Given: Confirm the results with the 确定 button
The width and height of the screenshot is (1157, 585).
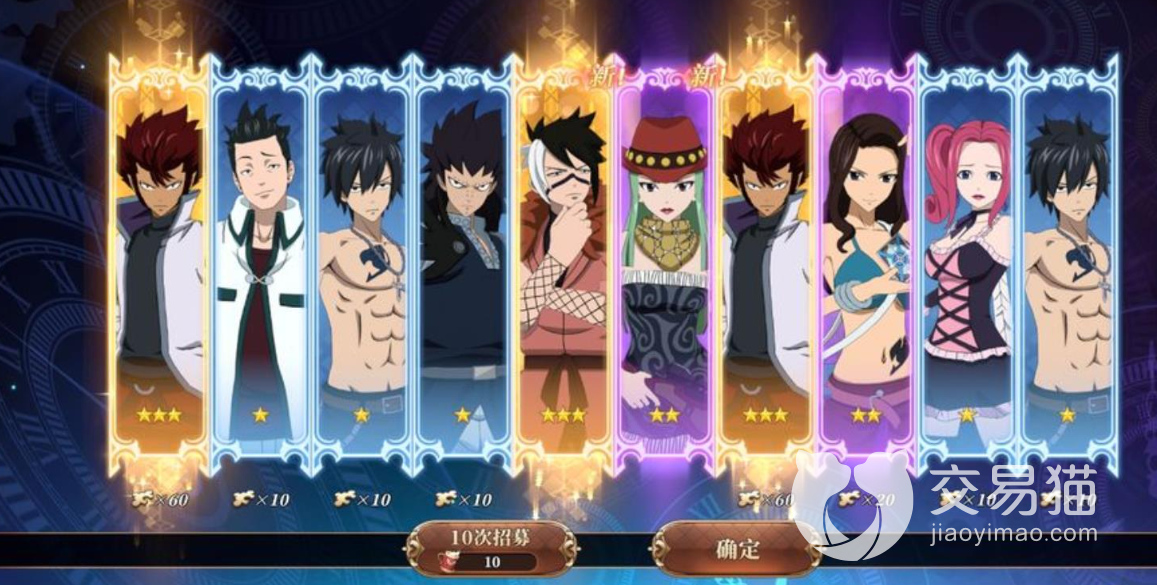Looking at the screenshot, I should 736,547.
